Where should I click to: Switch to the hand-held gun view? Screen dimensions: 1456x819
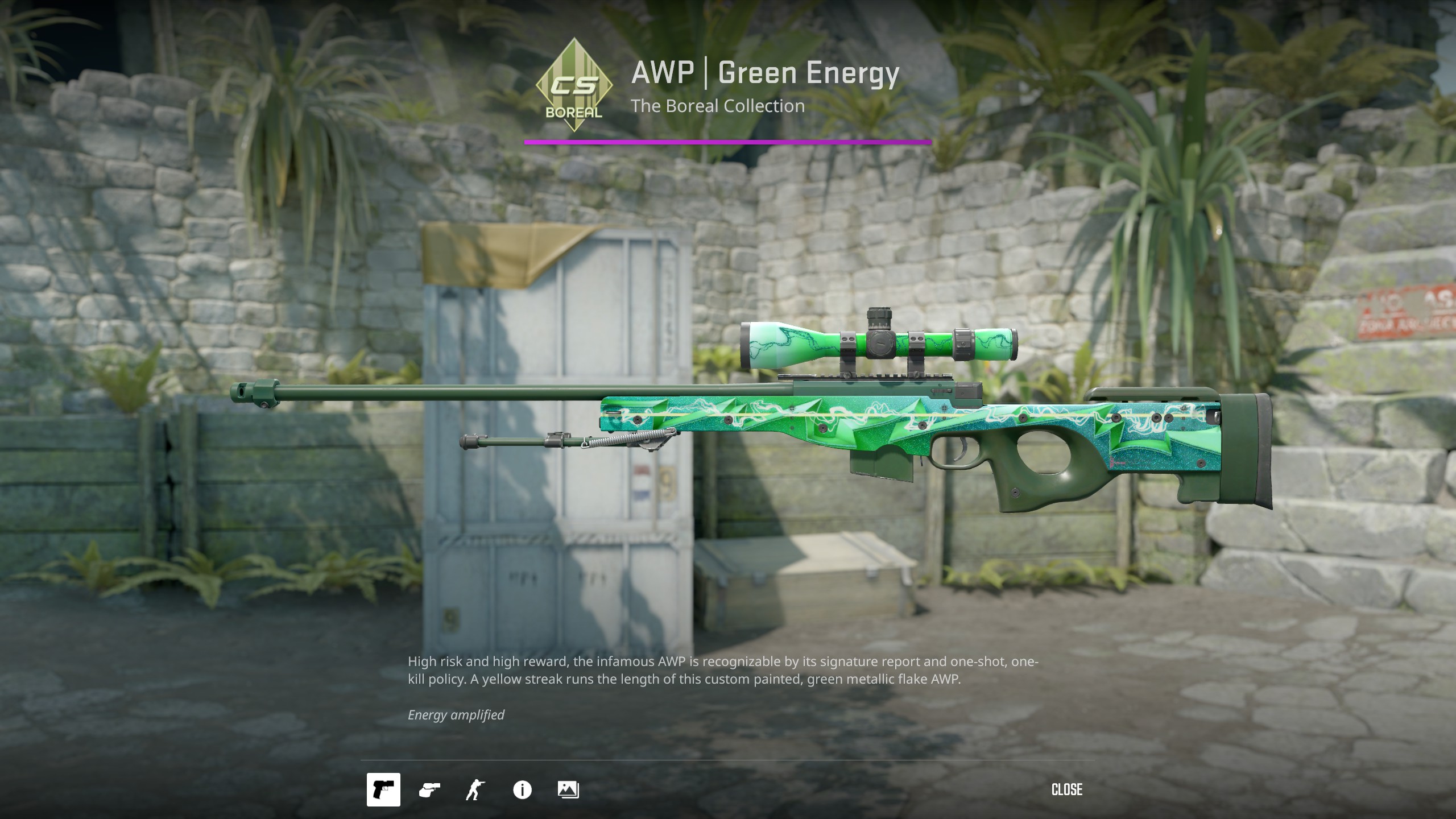pyautogui.click(x=429, y=789)
